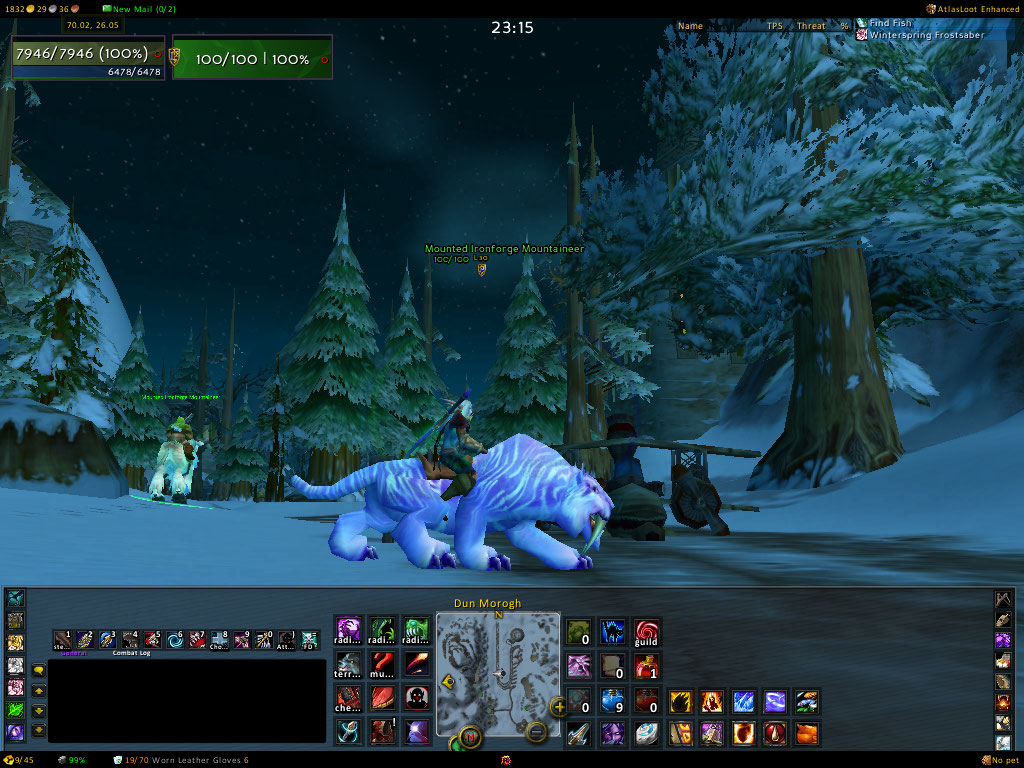Image resolution: width=1024 pixels, height=768 pixels.
Task: Use the red potion with count 1
Action: tap(647, 666)
